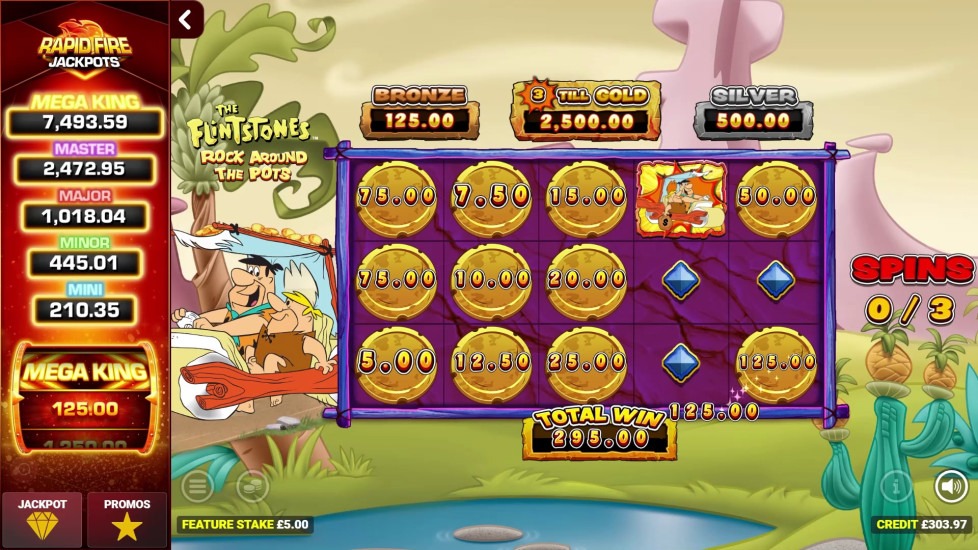Open the hamburger game menu
Viewport: 978px width, 550px height.
[x=197, y=486]
